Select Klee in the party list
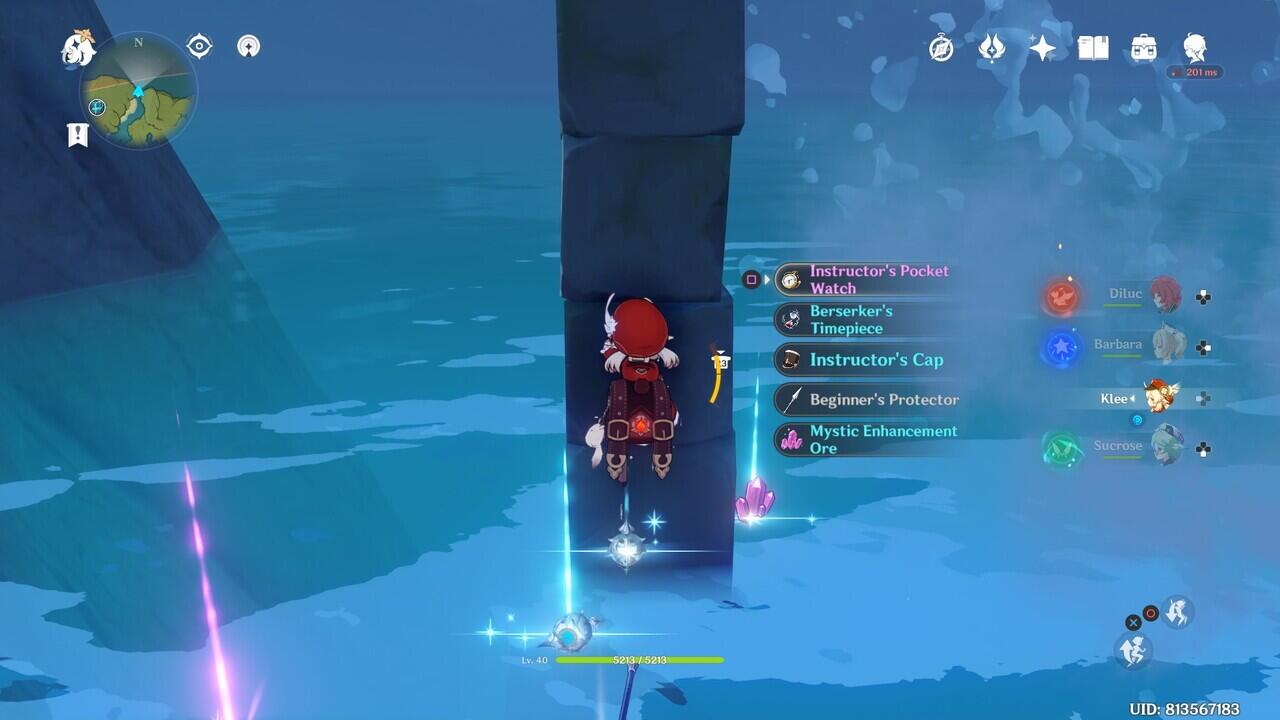 click(1161, 397)
